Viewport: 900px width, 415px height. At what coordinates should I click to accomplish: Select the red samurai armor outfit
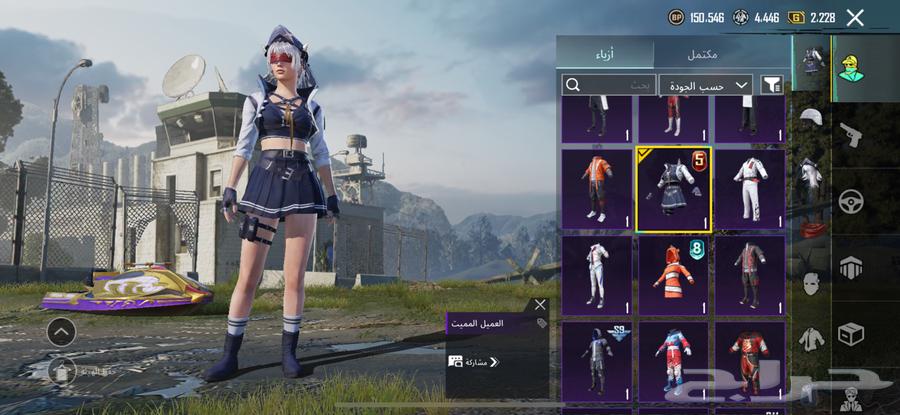pyautogui.click(x=750, y=360)
